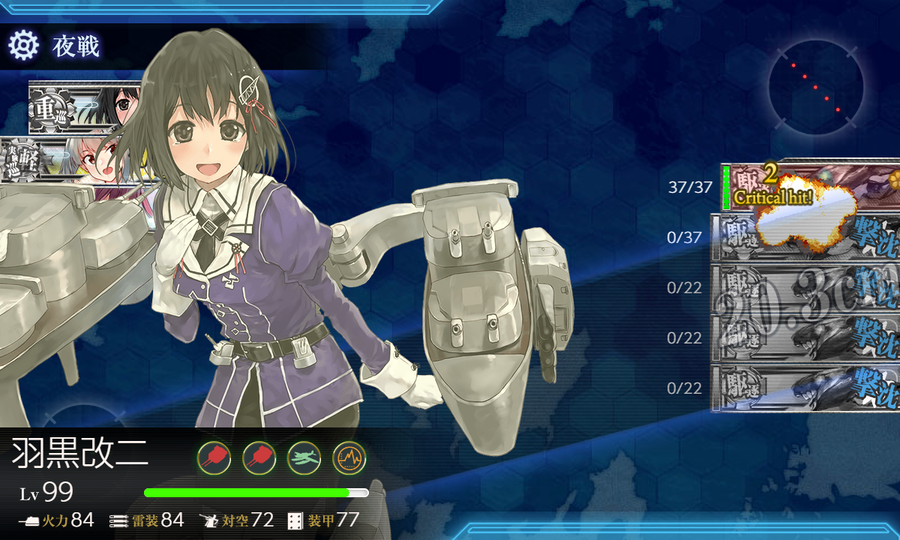Click the orange radar equipment icon

[x=348, y=458]
